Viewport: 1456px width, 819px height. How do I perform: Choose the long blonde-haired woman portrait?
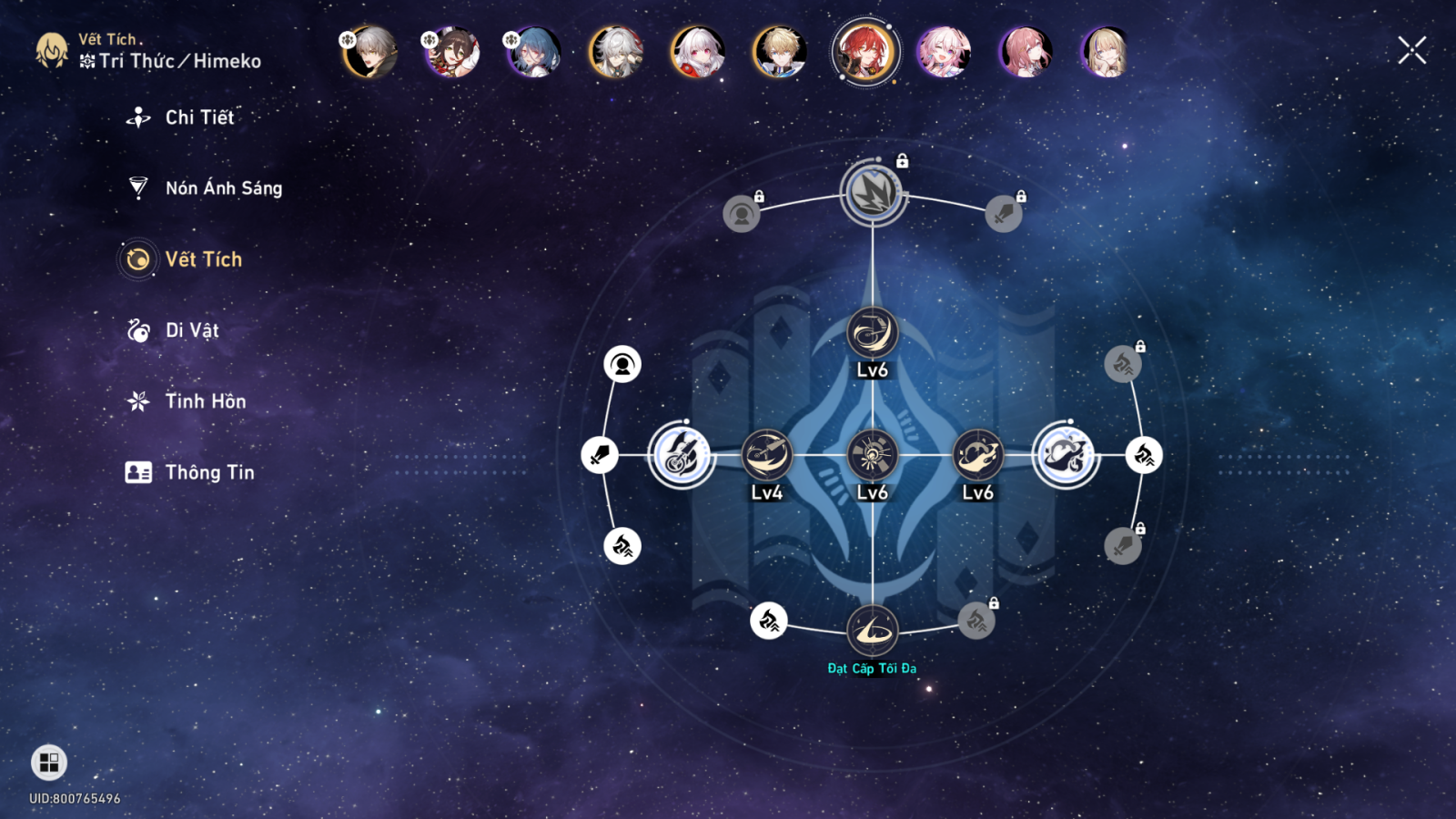[1107, 52]
